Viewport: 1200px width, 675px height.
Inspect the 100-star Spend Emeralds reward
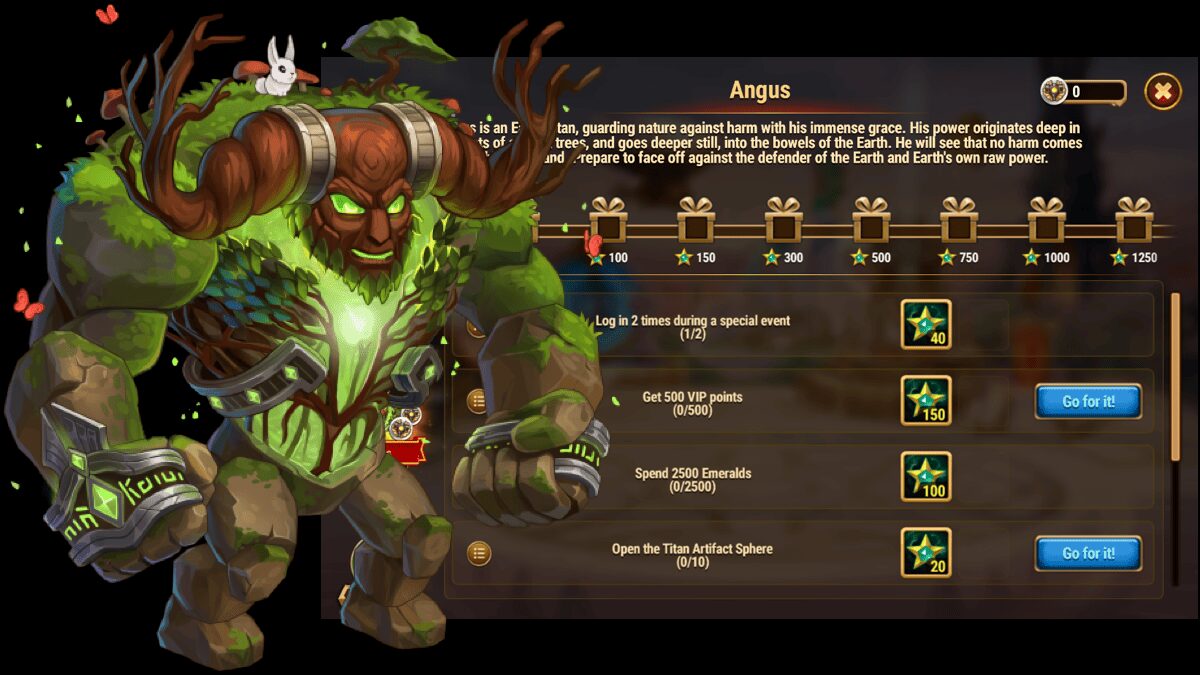(x=926, y=477)
